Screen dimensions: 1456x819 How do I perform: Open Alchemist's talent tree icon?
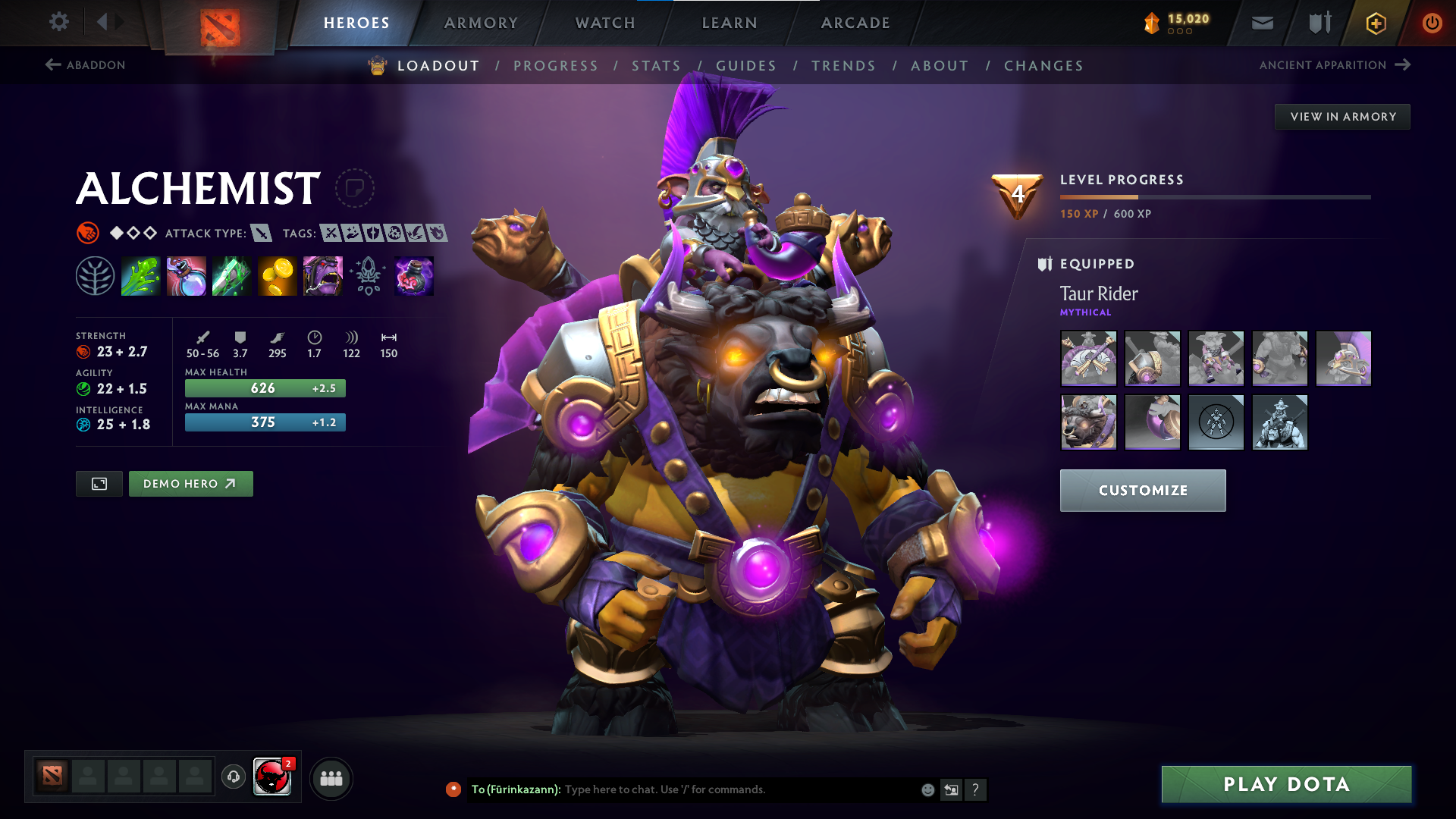[x=95, y=275]
